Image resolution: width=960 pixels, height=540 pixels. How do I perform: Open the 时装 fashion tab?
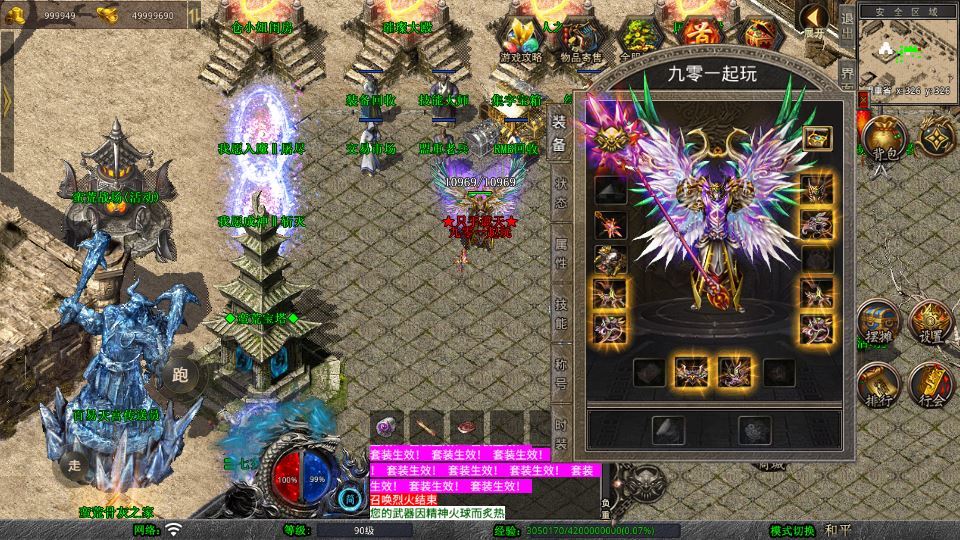[x=561, y=425]
